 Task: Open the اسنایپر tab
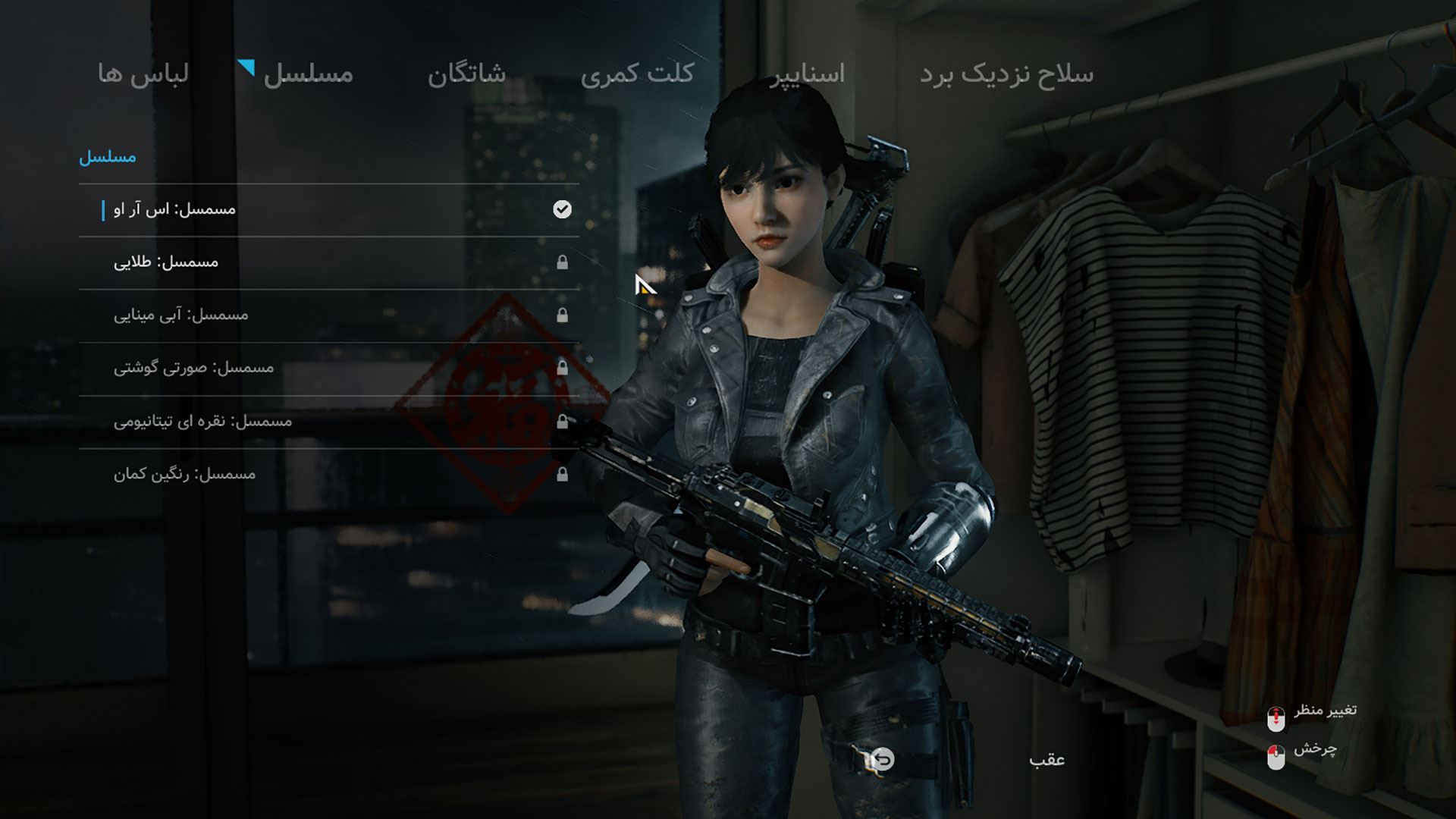coord(807,74)
